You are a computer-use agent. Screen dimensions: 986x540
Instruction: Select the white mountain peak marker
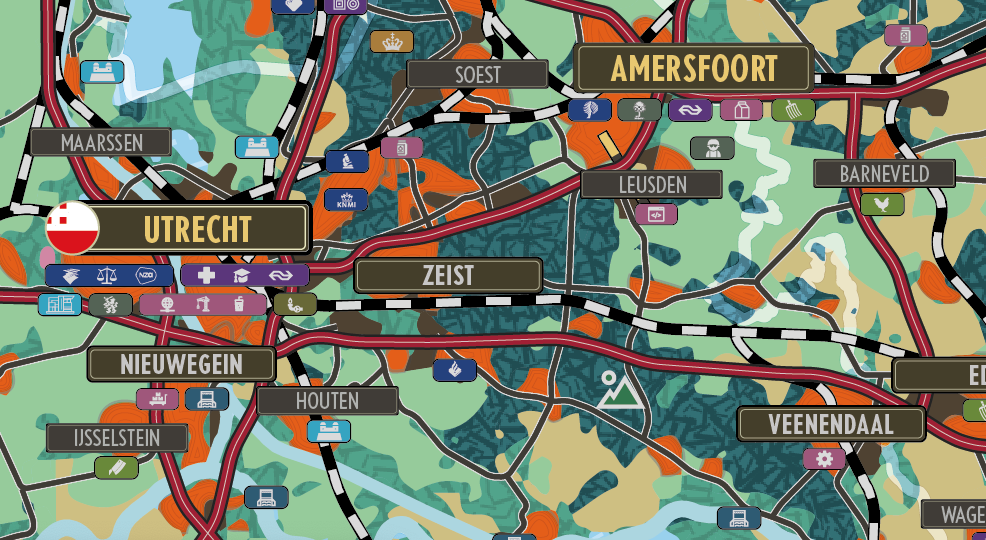618,391
